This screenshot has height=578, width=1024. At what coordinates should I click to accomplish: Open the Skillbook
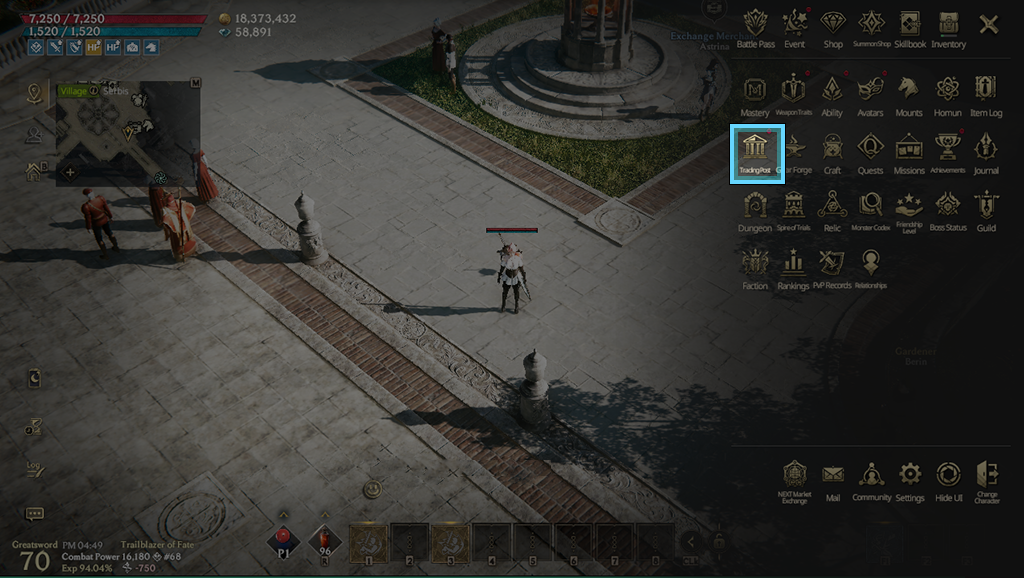pyautogui.click(x=909, y=27)
